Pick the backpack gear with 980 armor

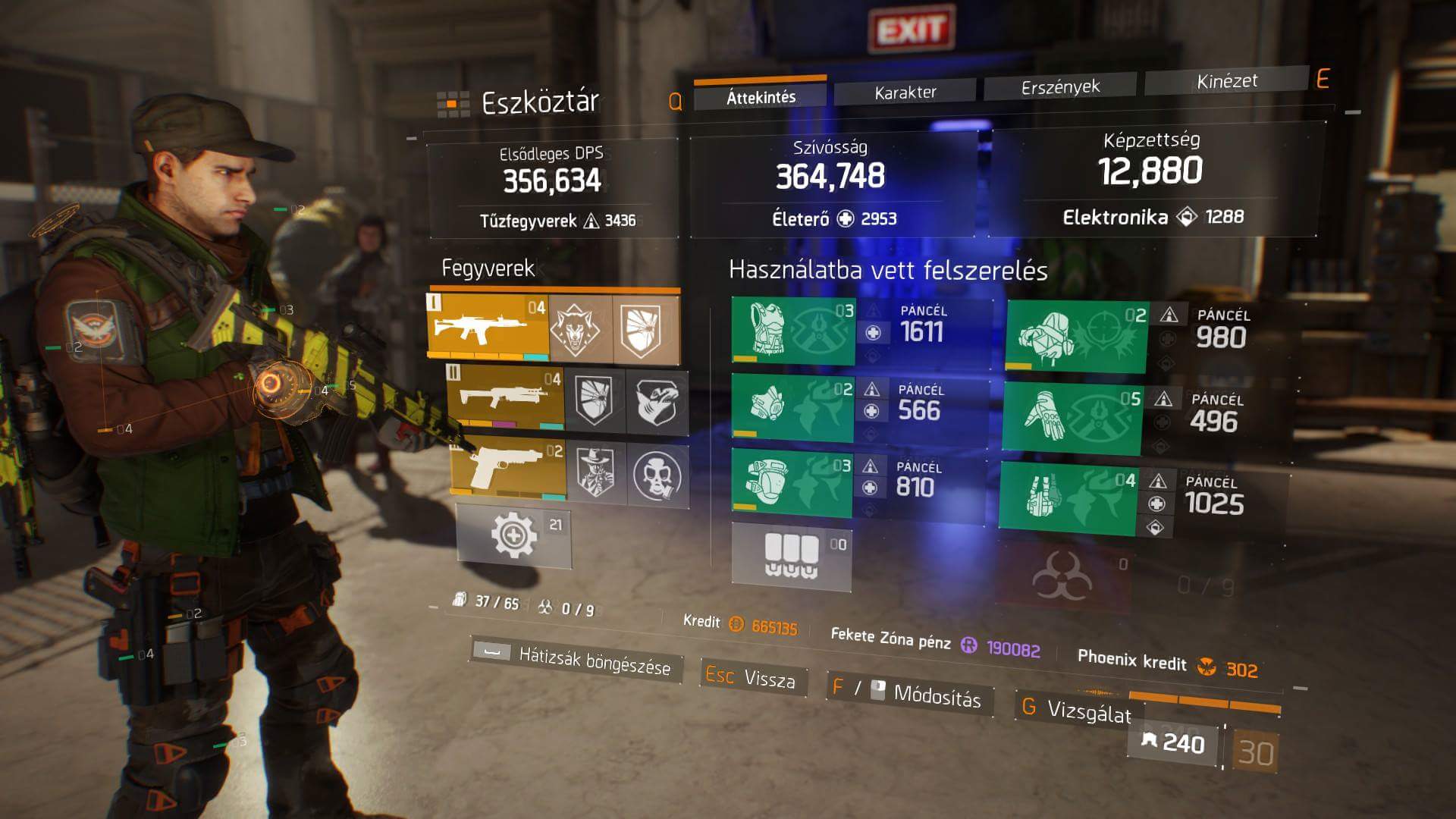point(1076,335)
